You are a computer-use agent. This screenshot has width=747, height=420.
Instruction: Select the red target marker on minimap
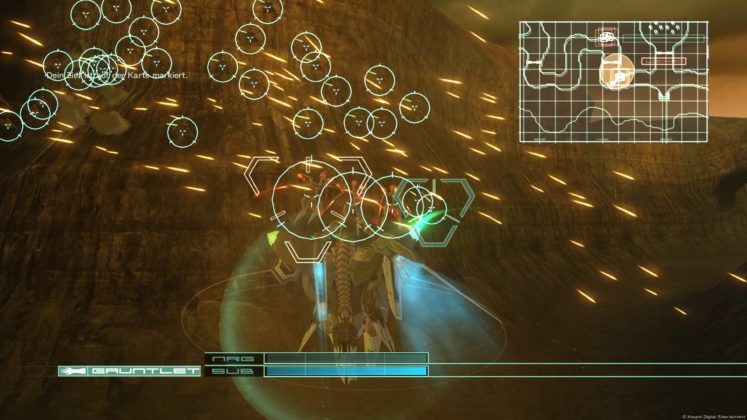coord(607,38)
